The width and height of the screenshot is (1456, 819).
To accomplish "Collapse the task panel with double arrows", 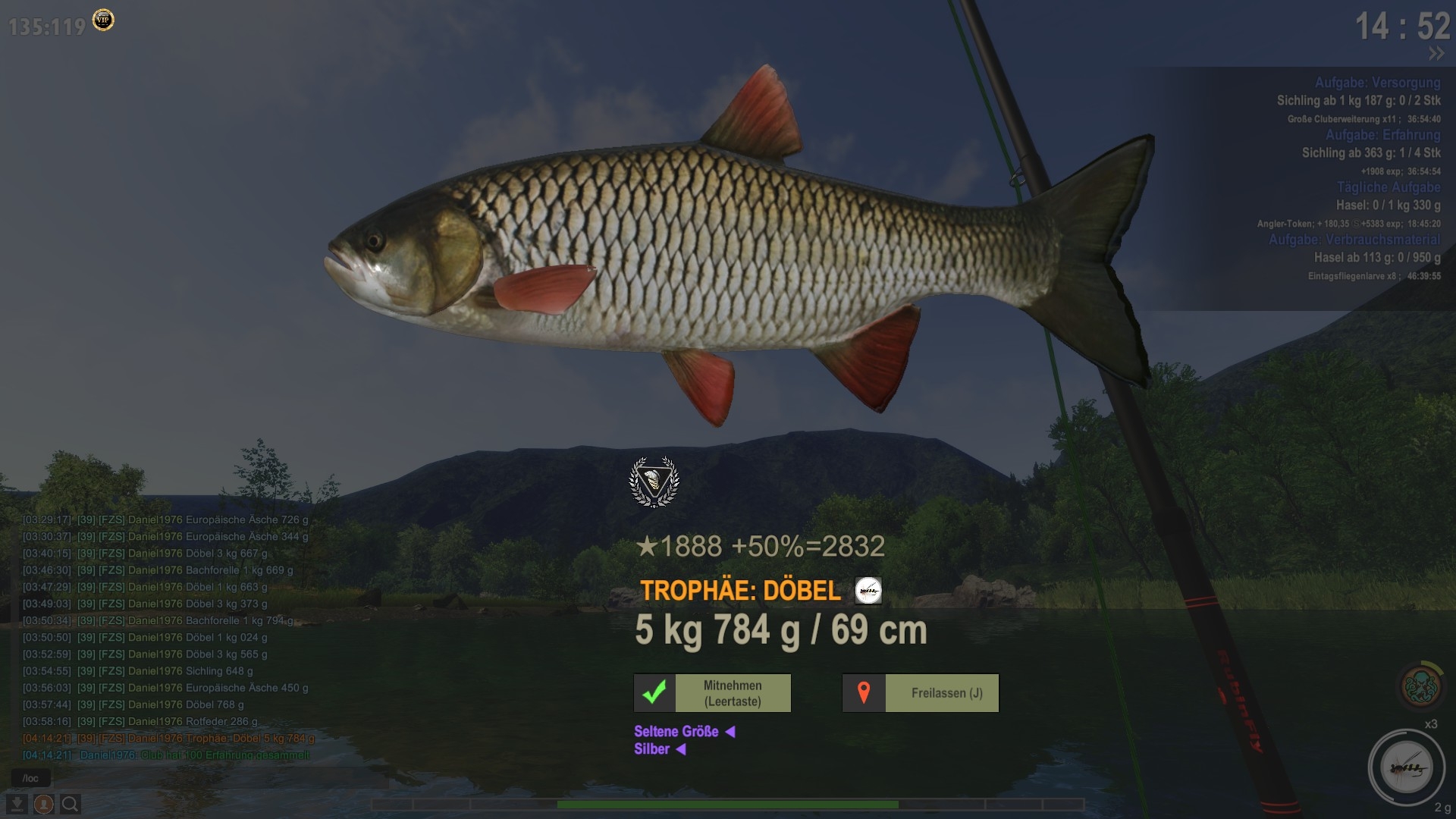I will [1436, 54].
